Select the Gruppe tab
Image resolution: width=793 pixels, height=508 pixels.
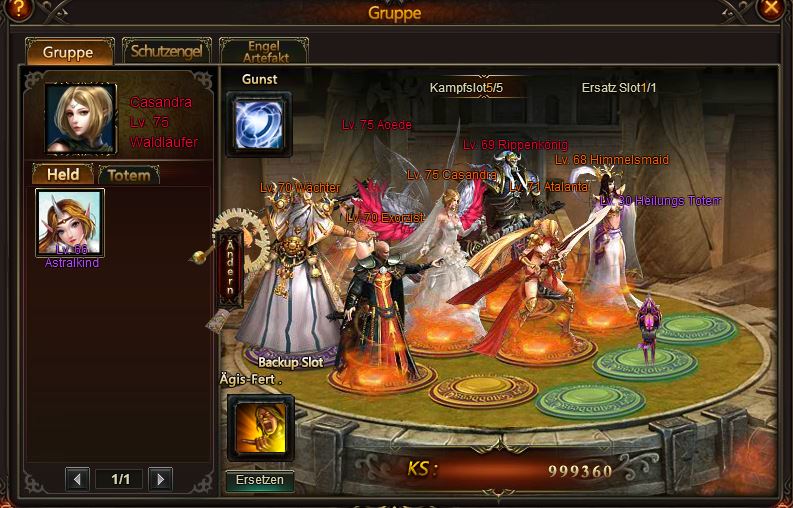(x=69, y=52)
